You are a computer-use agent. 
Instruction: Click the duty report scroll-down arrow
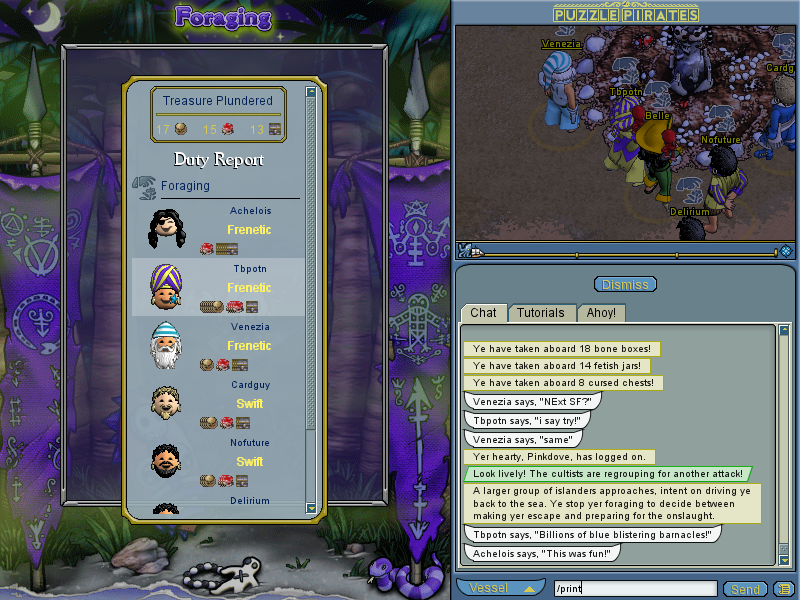pos(310,508)
